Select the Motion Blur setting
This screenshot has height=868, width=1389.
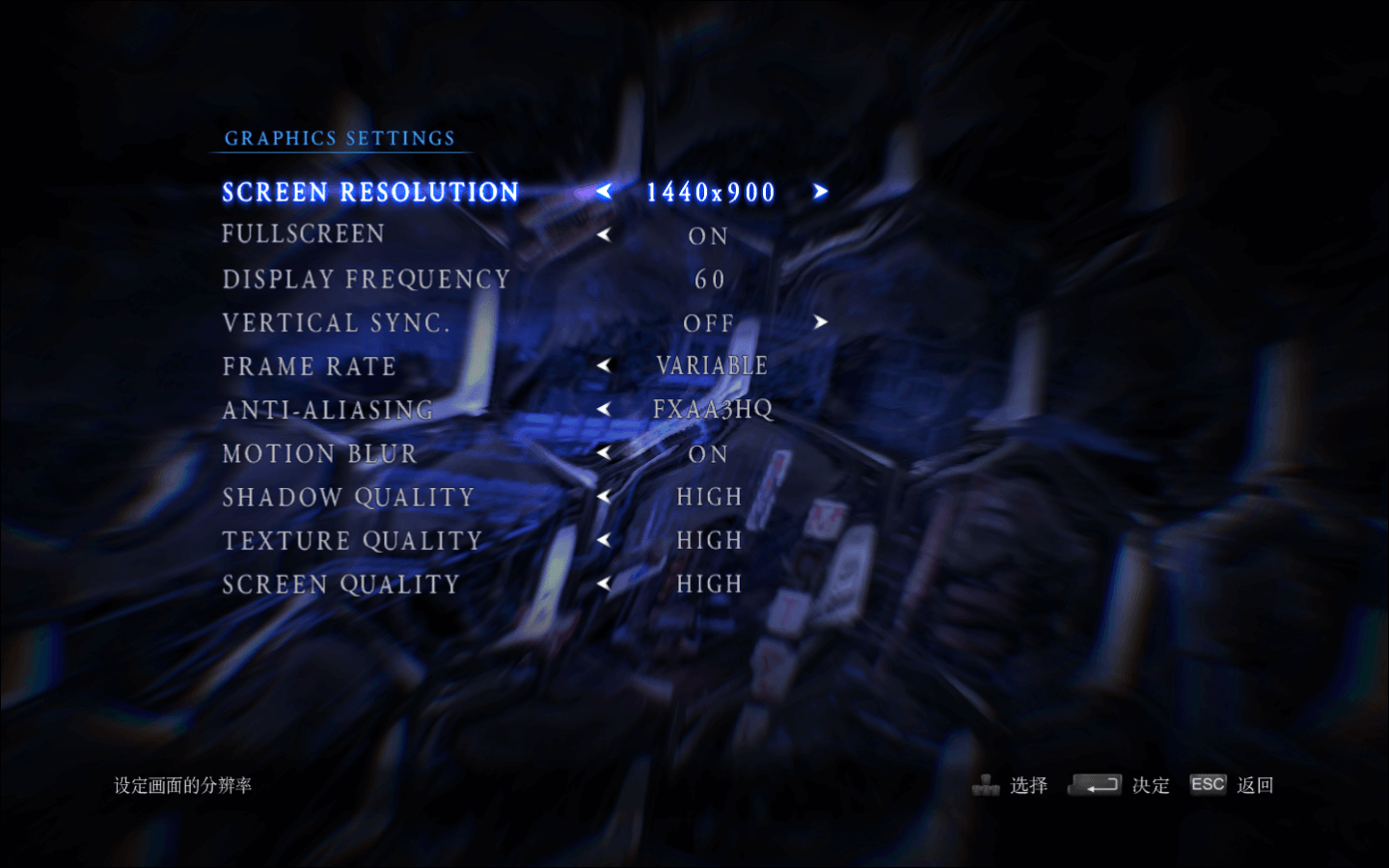(x=319, y=453)
